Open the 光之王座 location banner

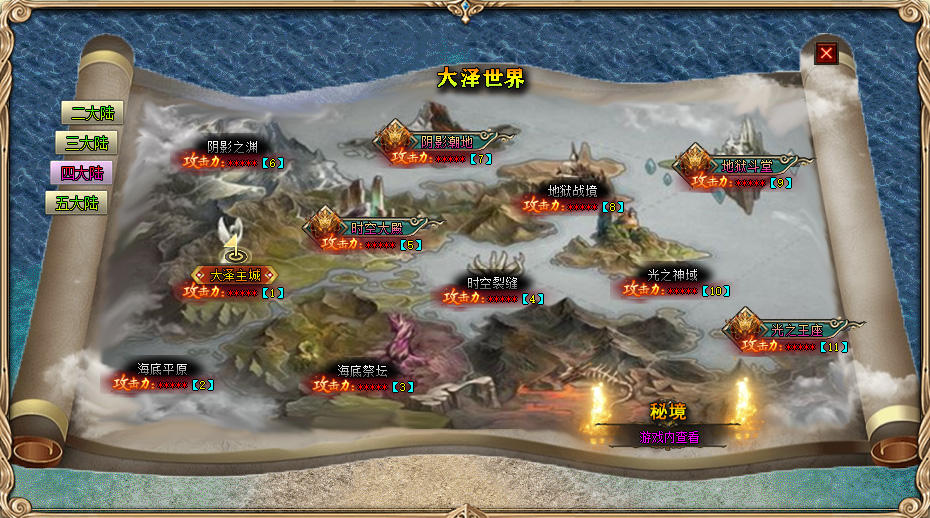pyautogui.click(x=796, y=329)
